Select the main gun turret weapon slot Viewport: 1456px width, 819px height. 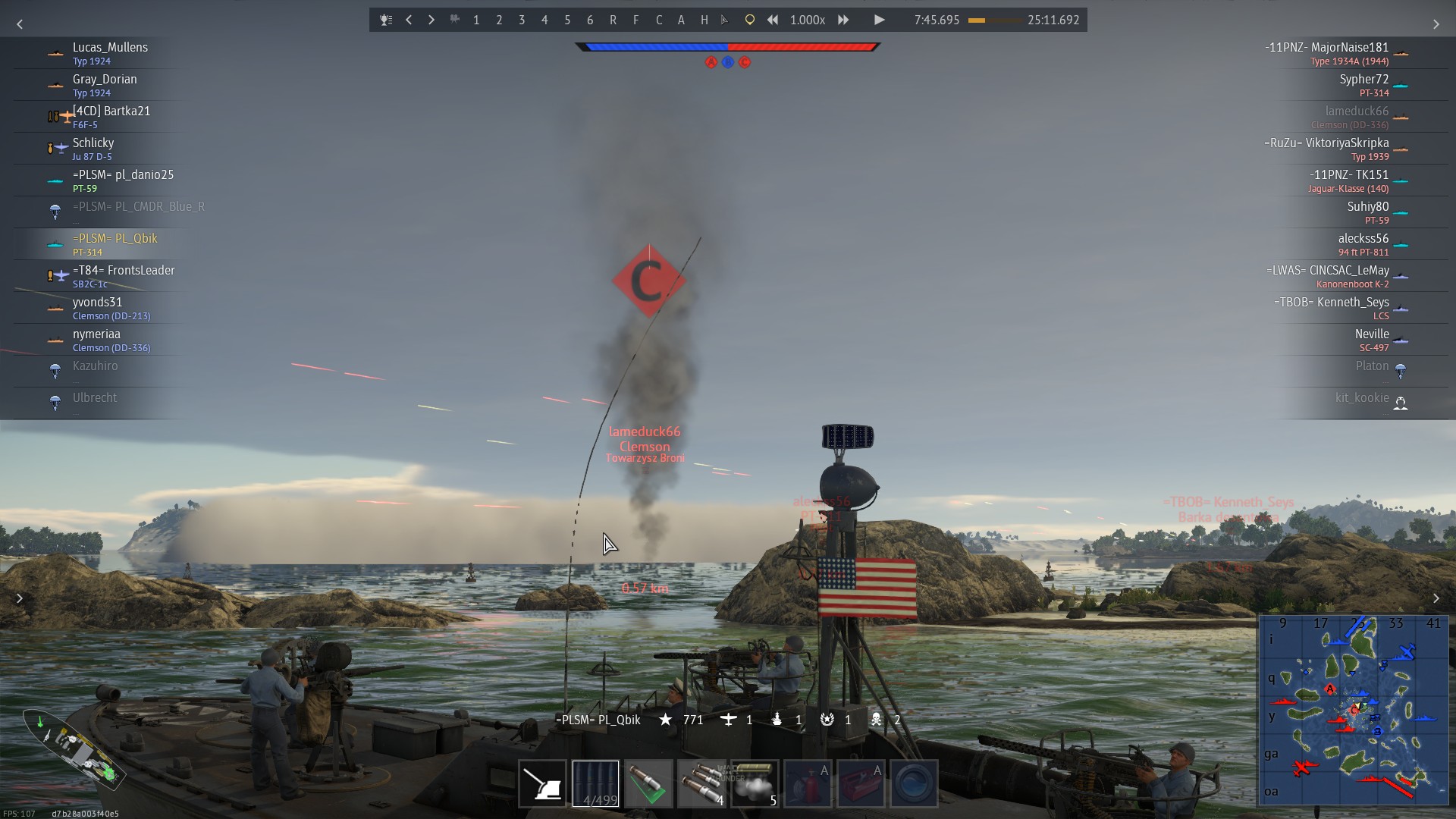point(542,783)
